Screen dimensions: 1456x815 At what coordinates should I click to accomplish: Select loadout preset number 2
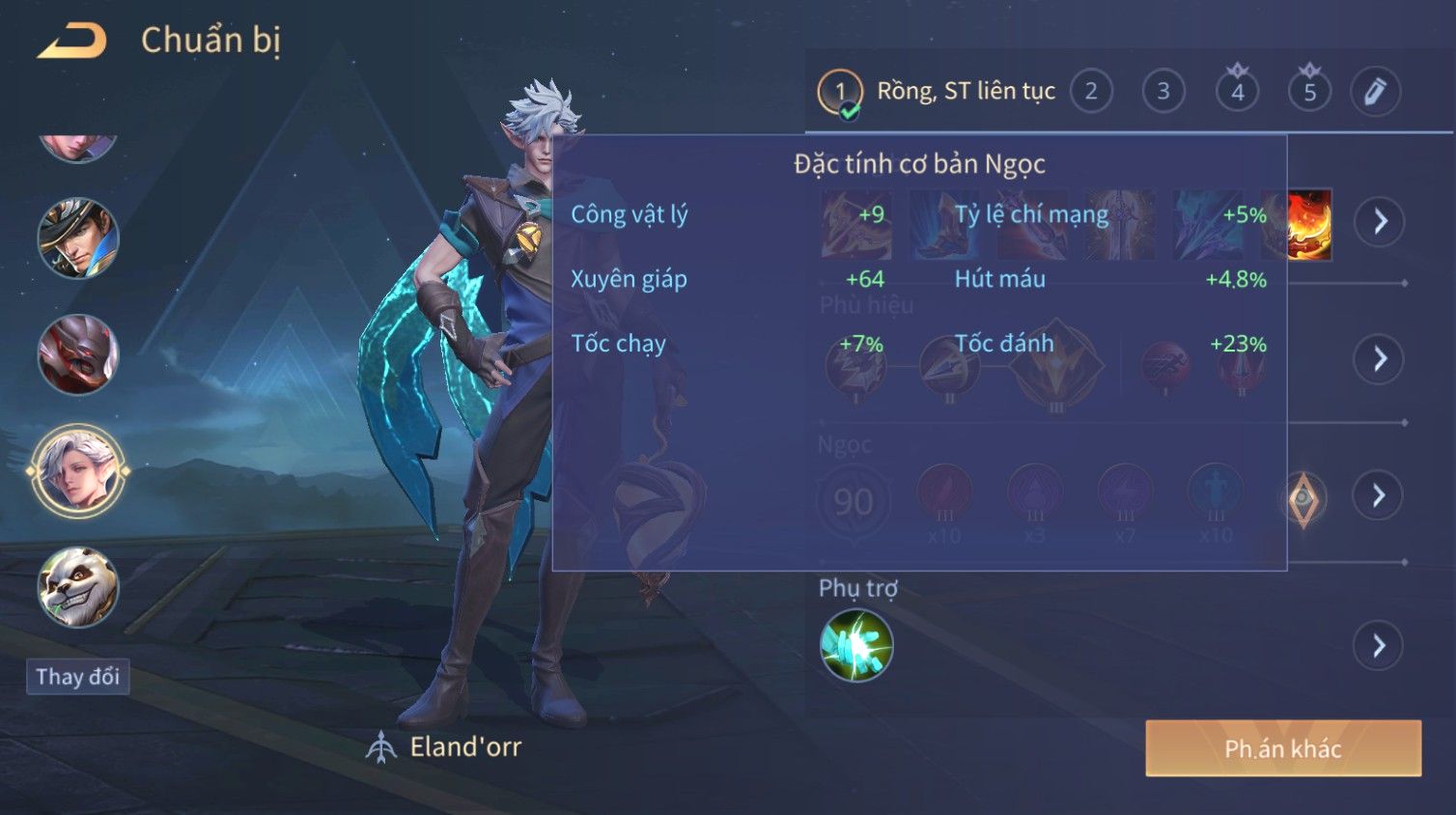click(x=1091, y=92)
